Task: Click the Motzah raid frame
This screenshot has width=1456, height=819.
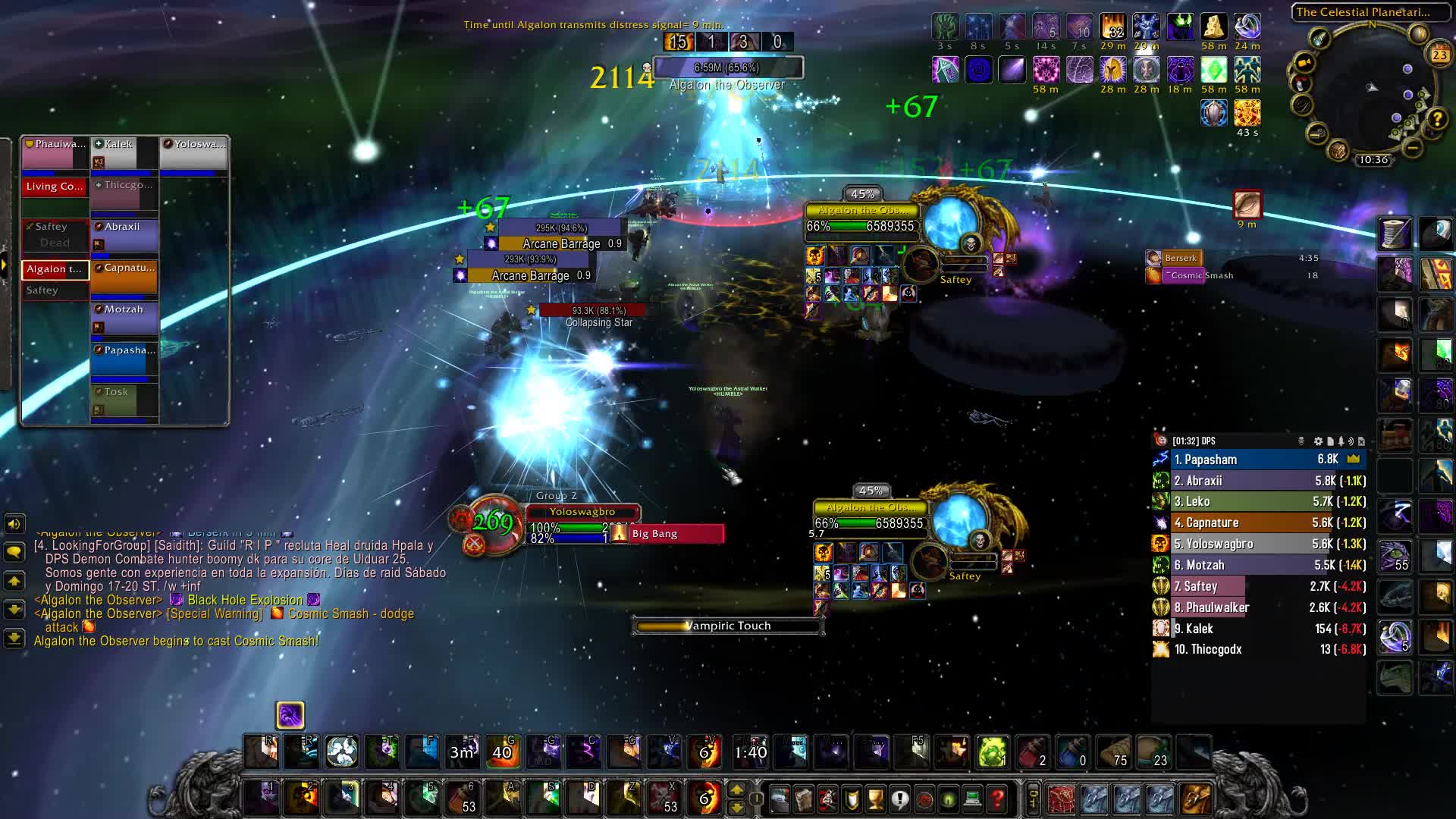Action: click(x=124, y=318)
